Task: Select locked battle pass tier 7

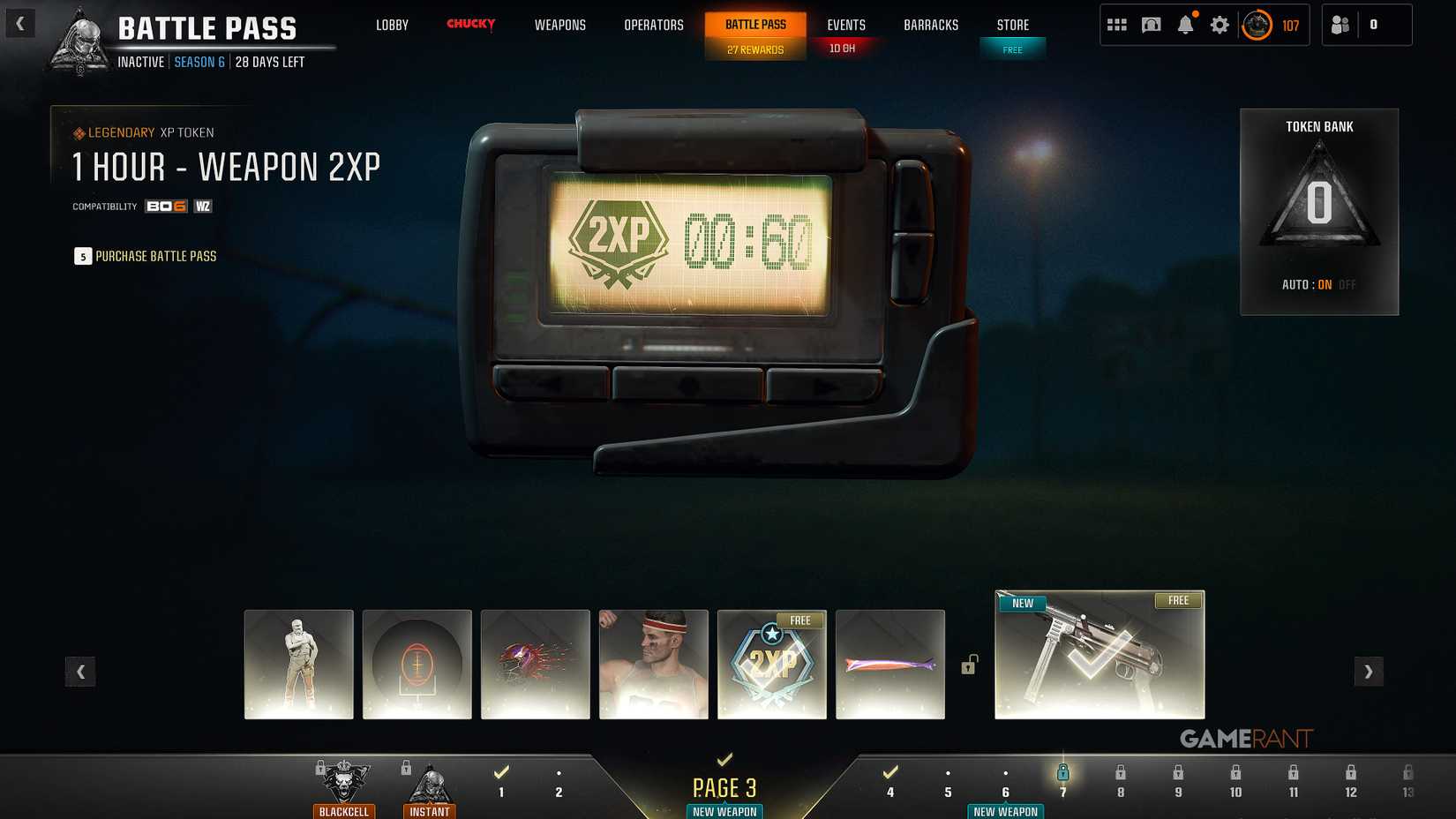Action: pyautogui.click(x=1062, y=780)
